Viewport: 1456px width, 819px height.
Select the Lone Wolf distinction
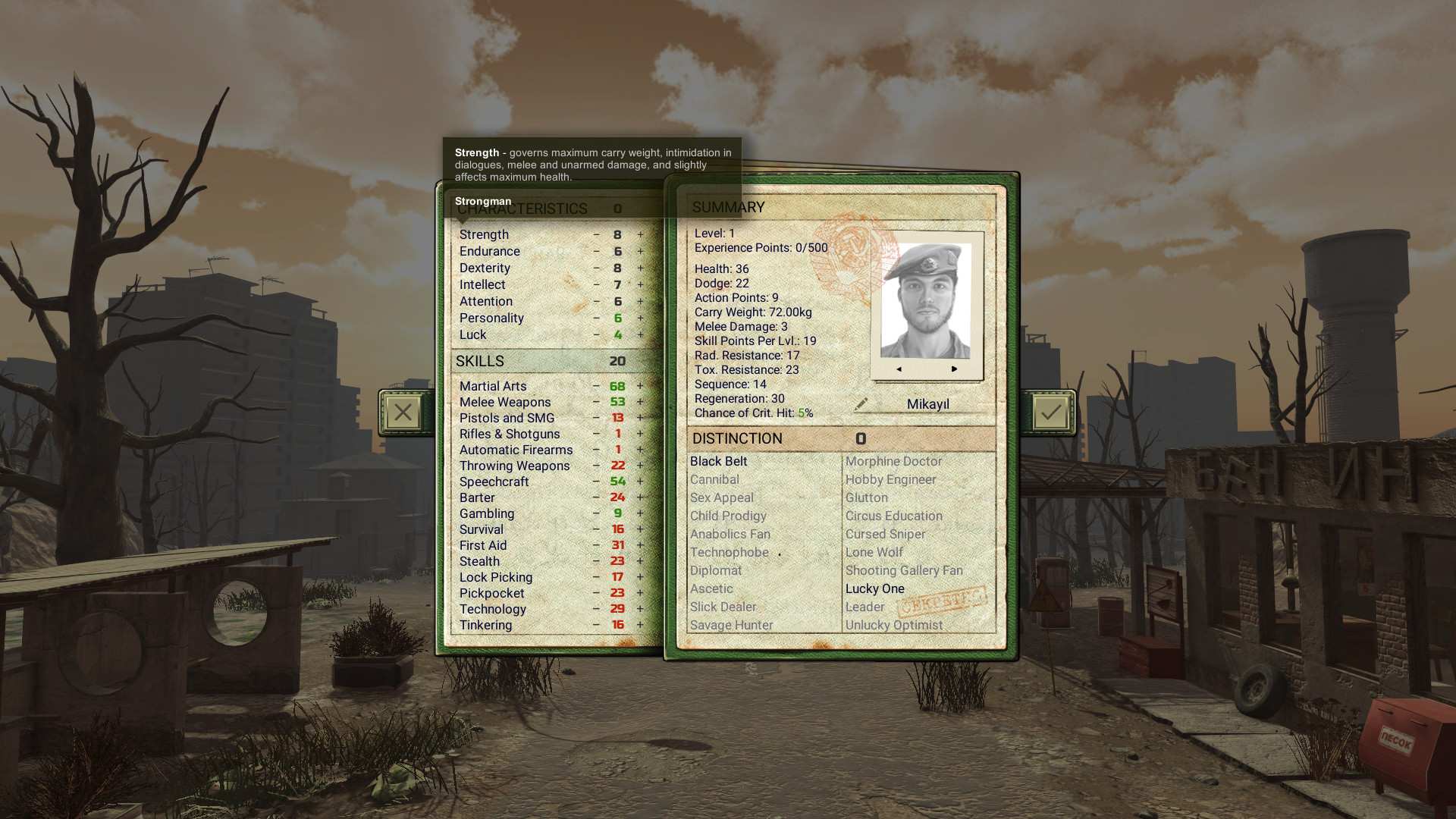pyautogui.click(x=874, y=552)
